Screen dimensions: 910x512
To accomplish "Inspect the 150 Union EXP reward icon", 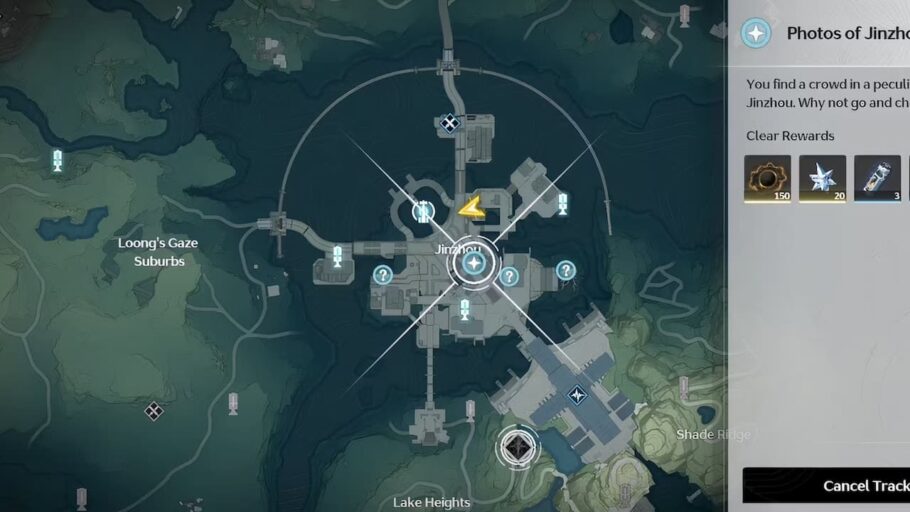I will click(767, 178).
